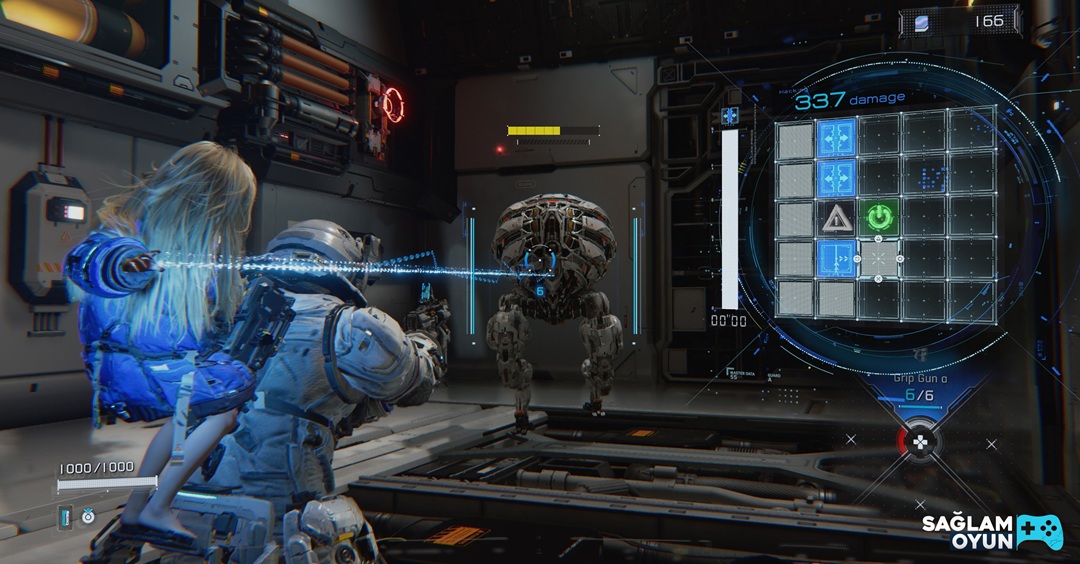Select the warning triangle tile in hacking grid

click(836, 217)
